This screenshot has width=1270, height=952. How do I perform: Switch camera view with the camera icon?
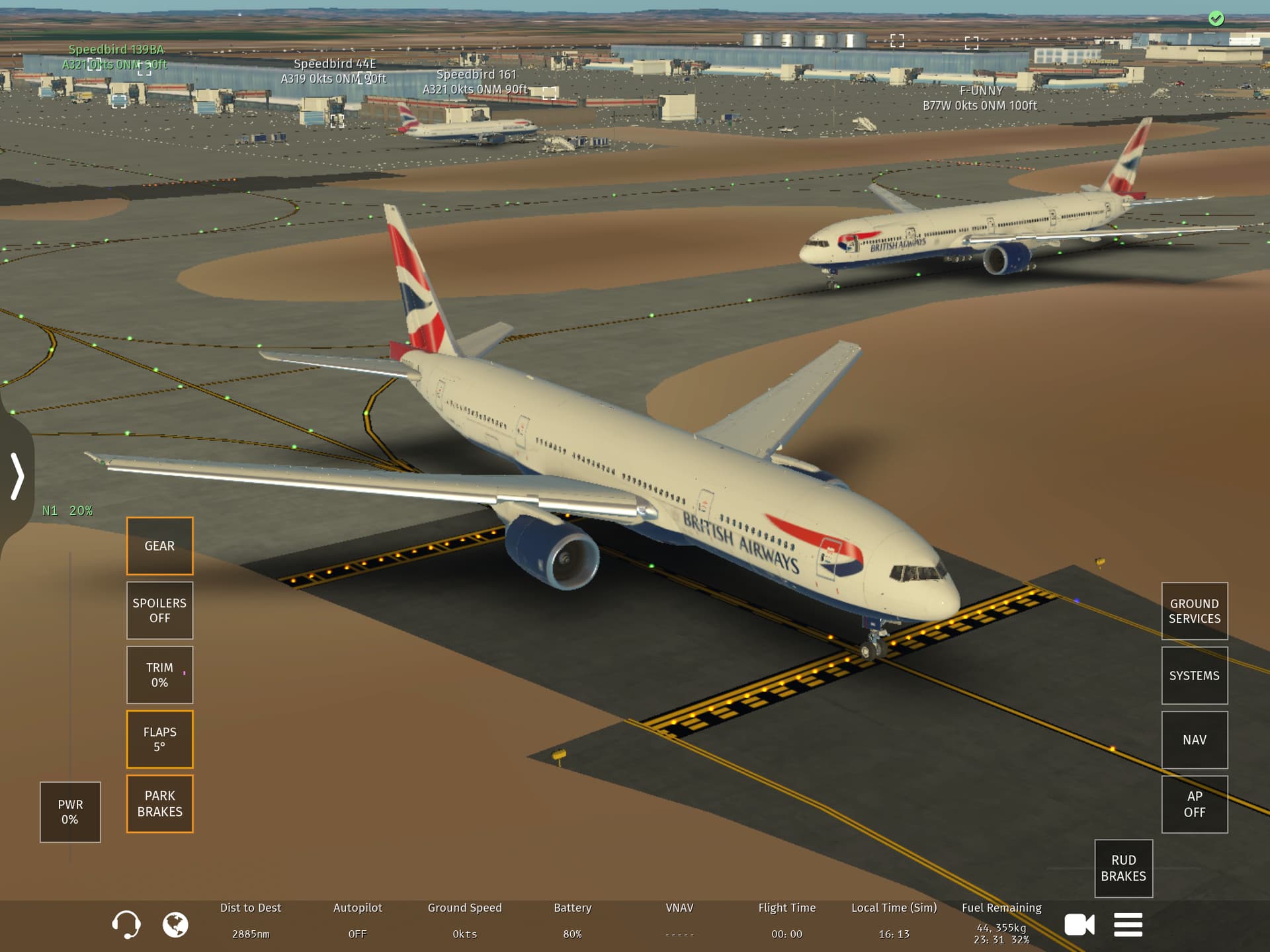[x=1079, y=924]
